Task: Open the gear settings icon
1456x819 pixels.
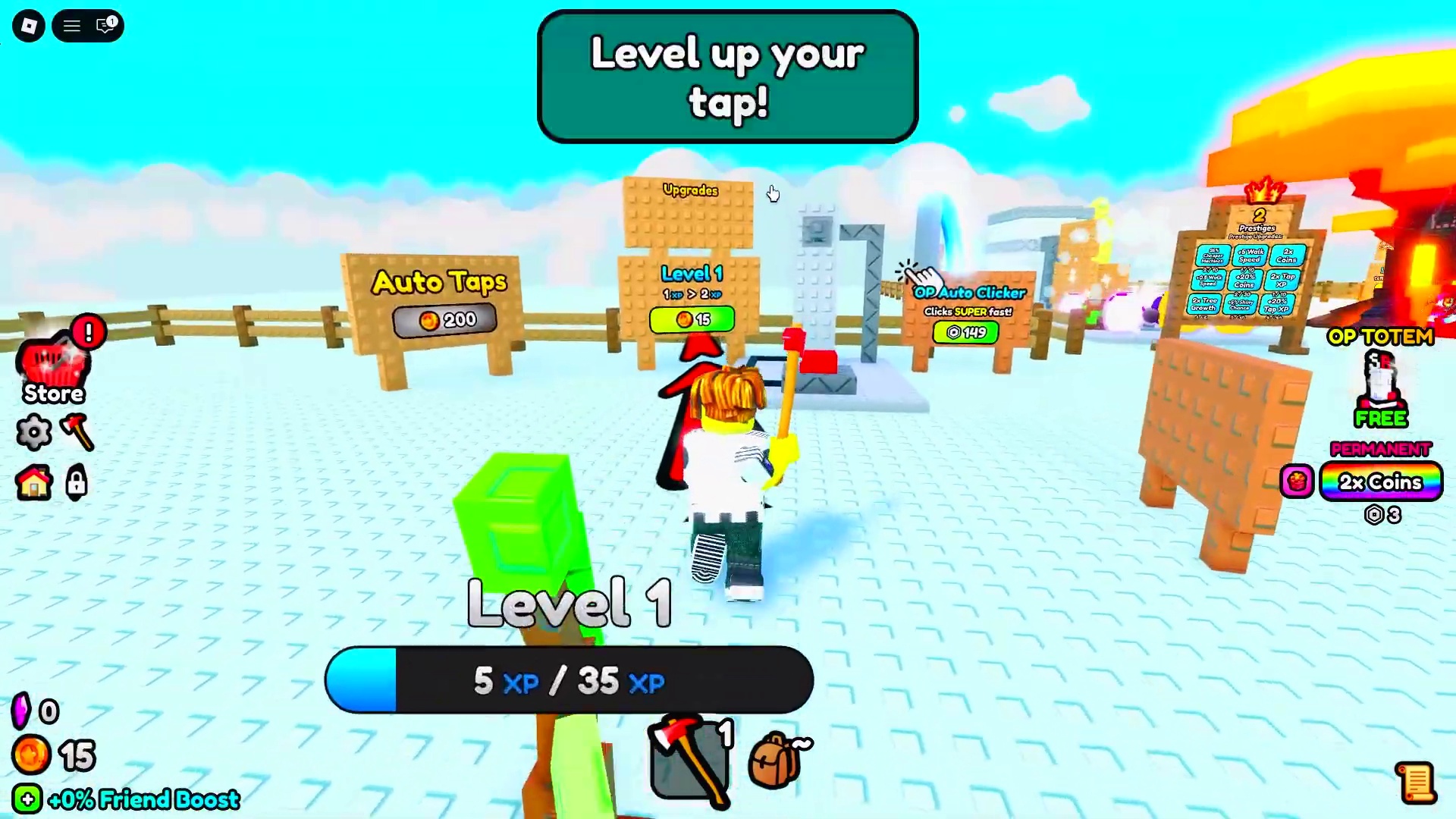Action: click(x=34, y=432)
